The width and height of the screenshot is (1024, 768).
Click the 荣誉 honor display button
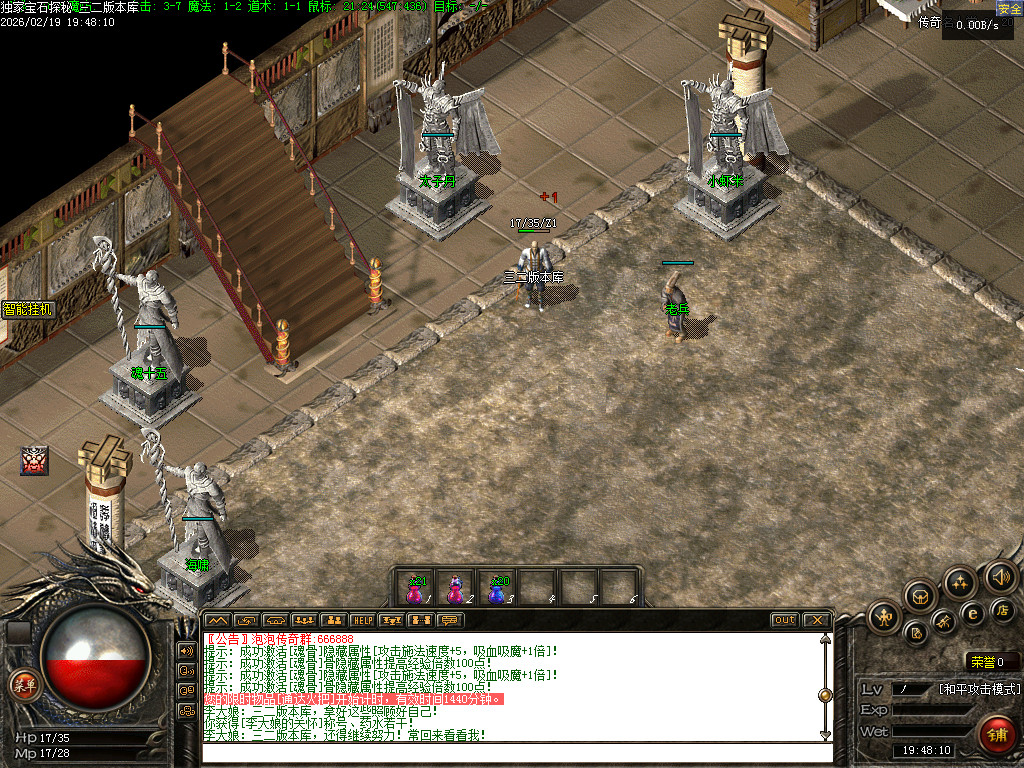[991, 661]
